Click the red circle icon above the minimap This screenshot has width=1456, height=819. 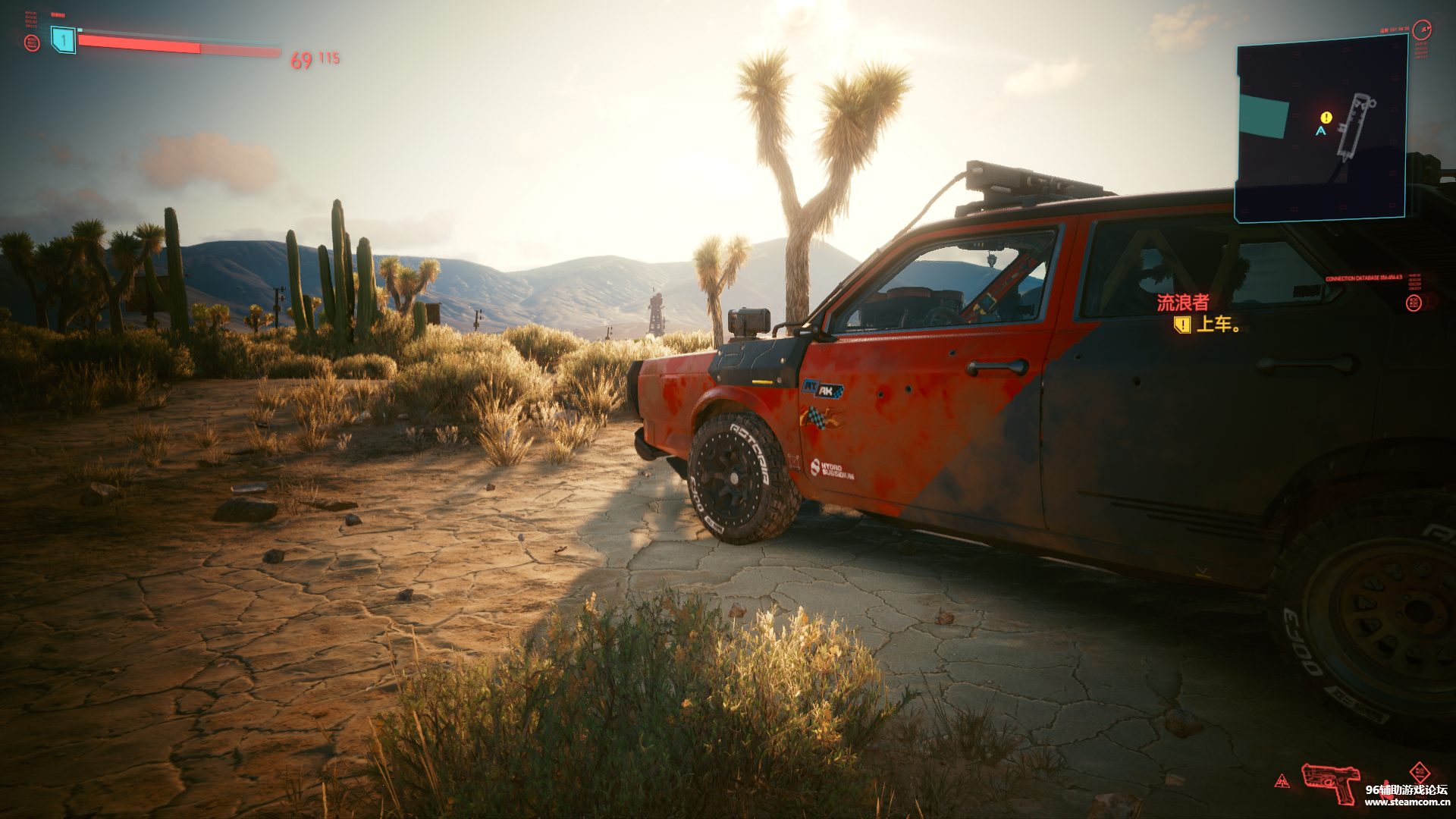coord(1422,30)
